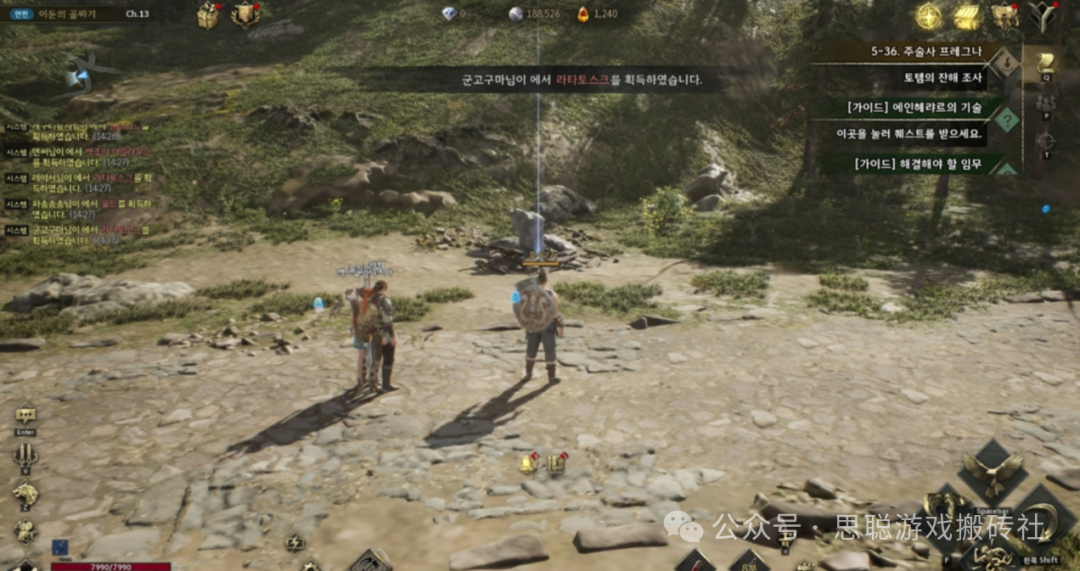1080x571 pixels.
Task: Open the backpack inventory icon
Action: [x=1004, y=16]
